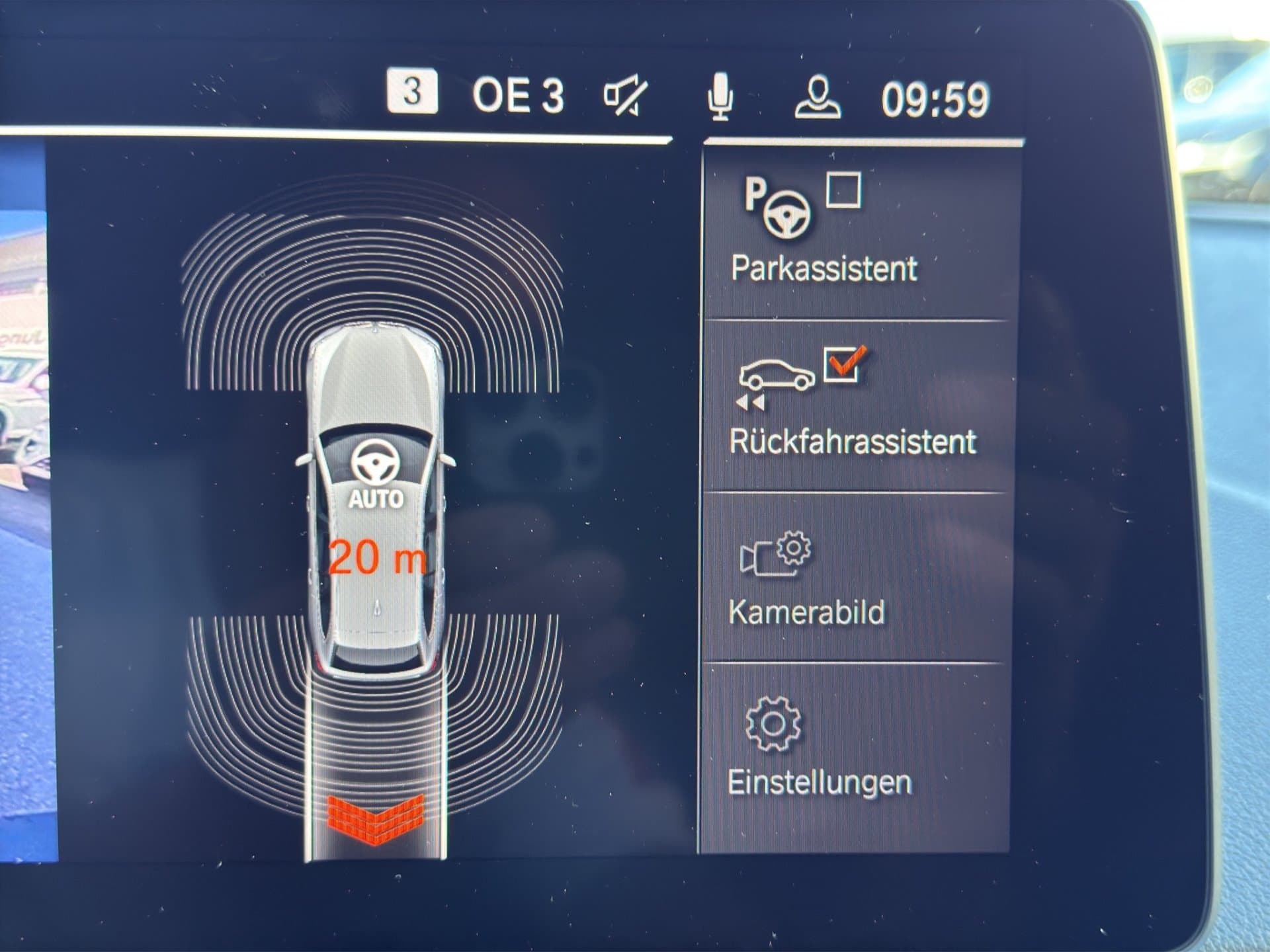Select the OE 3 radio station label

pyautogui.click(x=517, y=97)
